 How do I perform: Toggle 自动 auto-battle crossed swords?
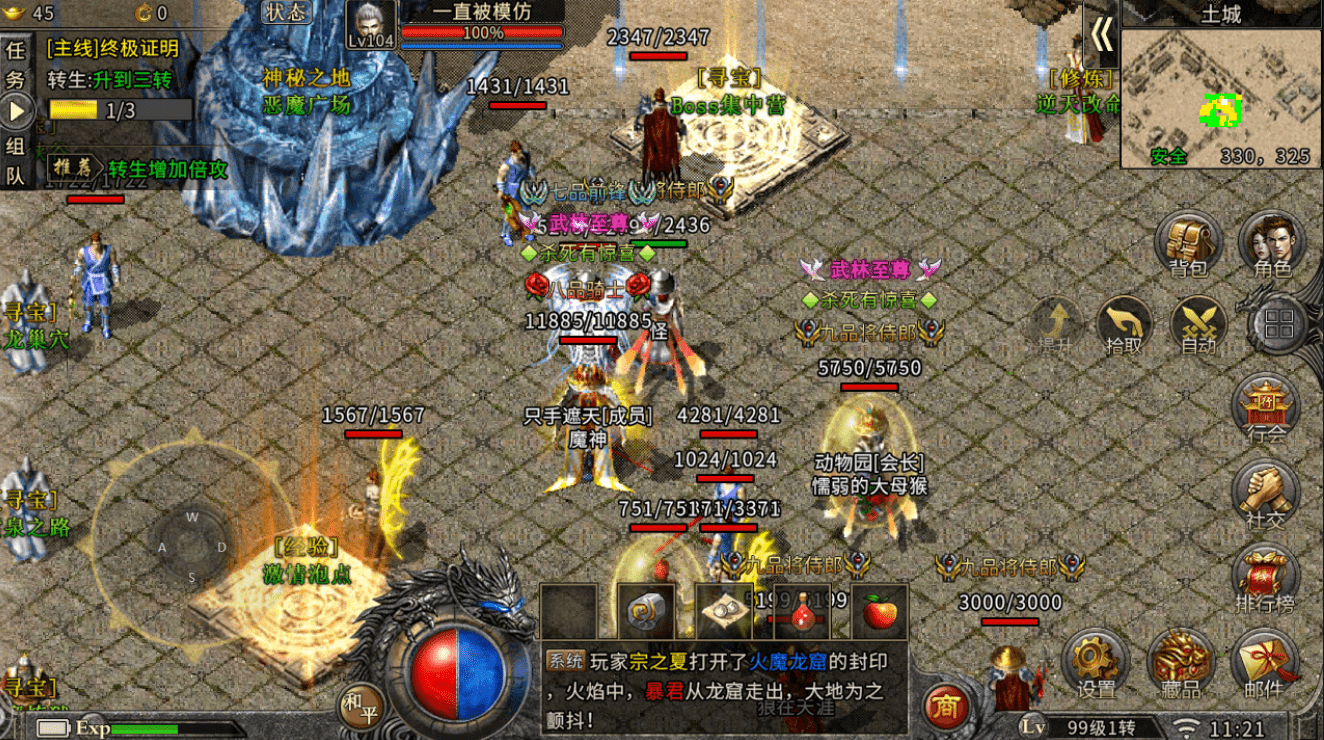[1199, 325]
